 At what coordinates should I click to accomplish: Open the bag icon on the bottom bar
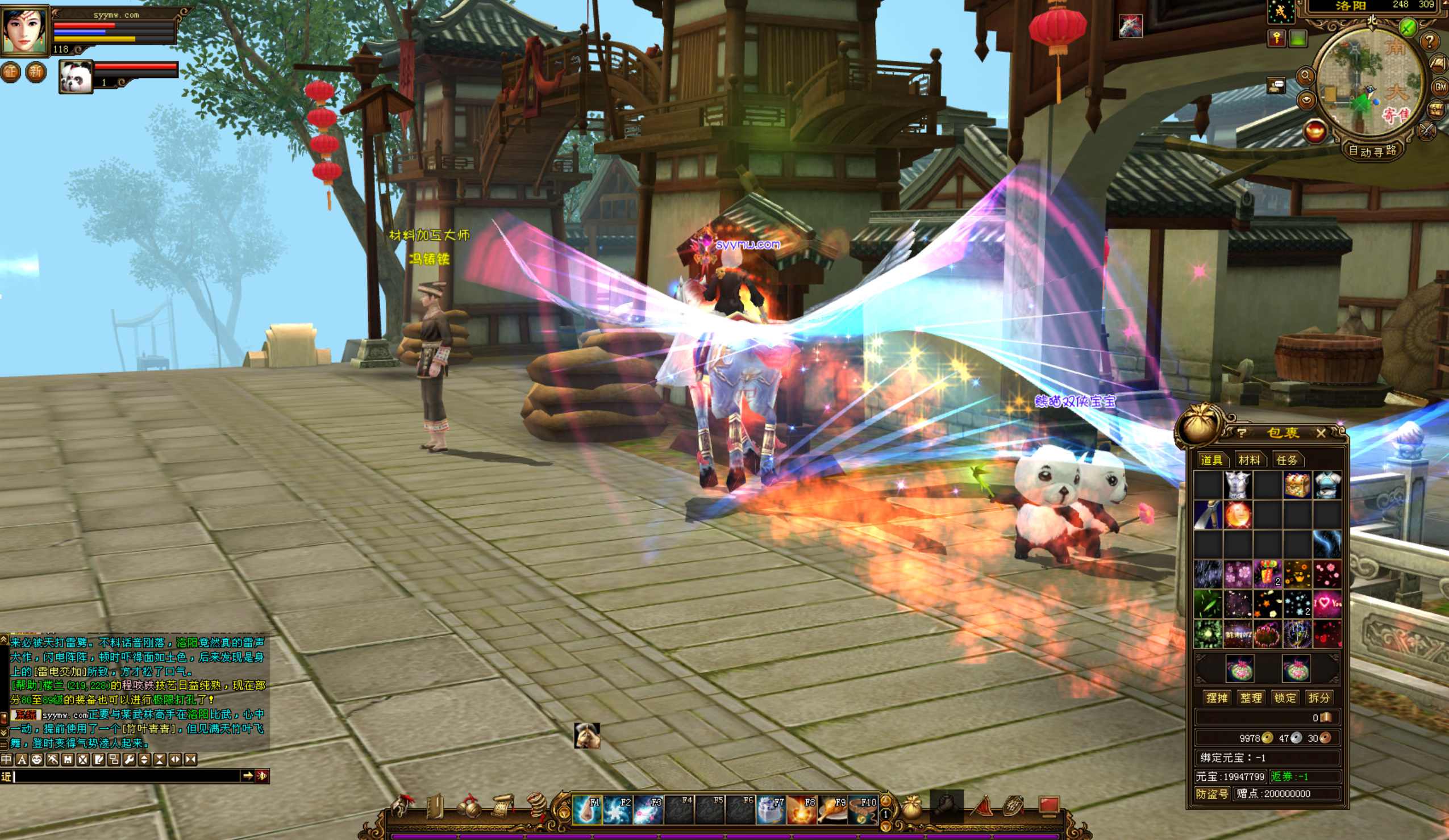(911, 807)
